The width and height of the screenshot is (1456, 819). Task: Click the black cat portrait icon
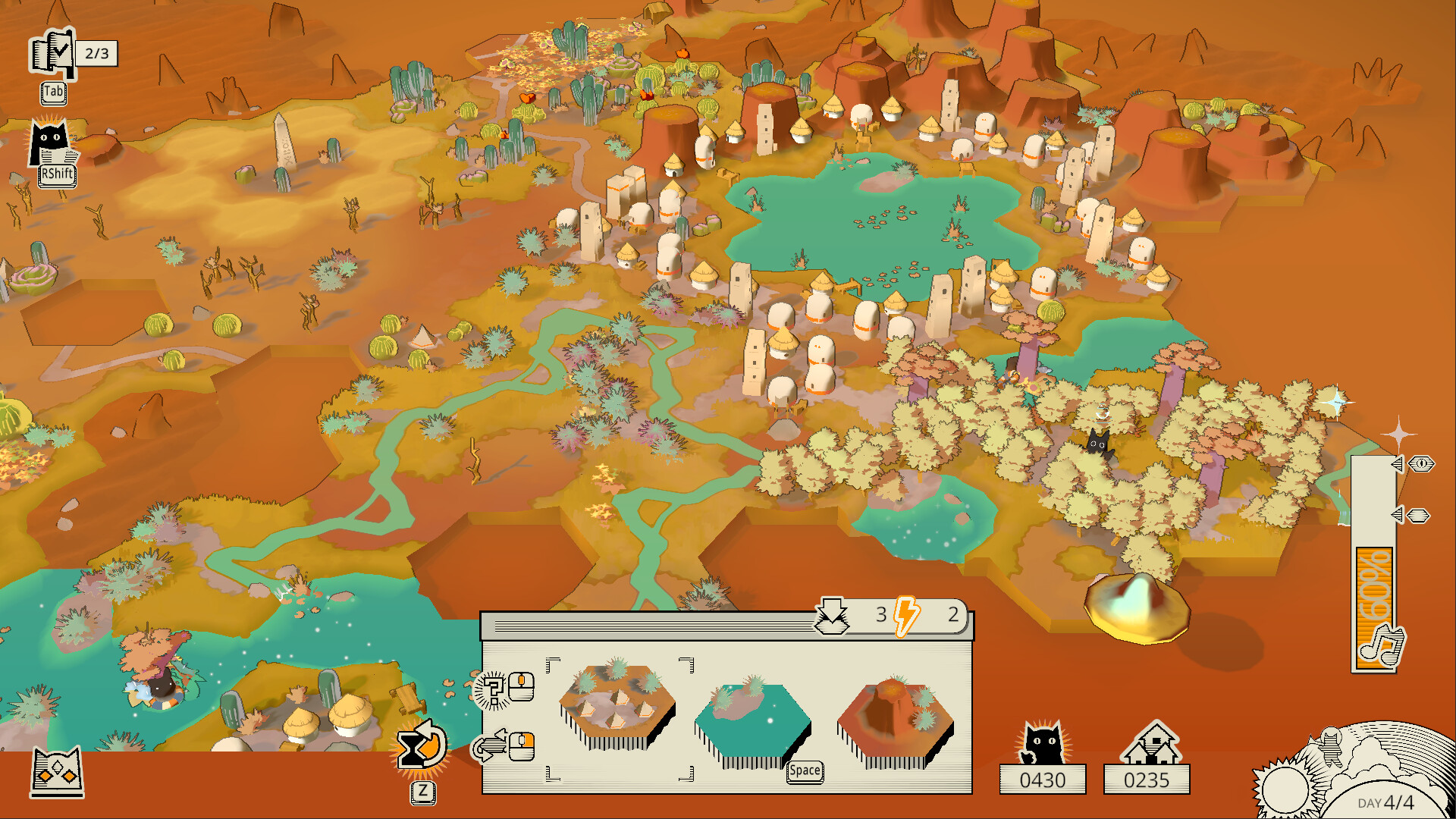click(x=50, y=142)
